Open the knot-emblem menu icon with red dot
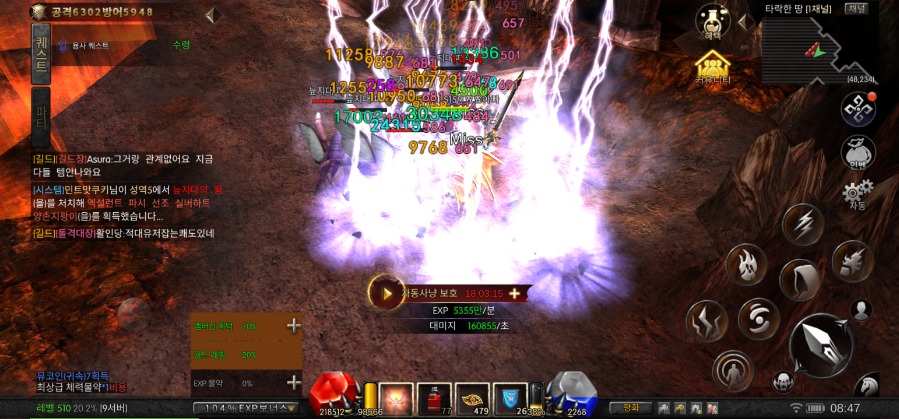Viewport: 899px width, 419px height. [x=857, y=108]
